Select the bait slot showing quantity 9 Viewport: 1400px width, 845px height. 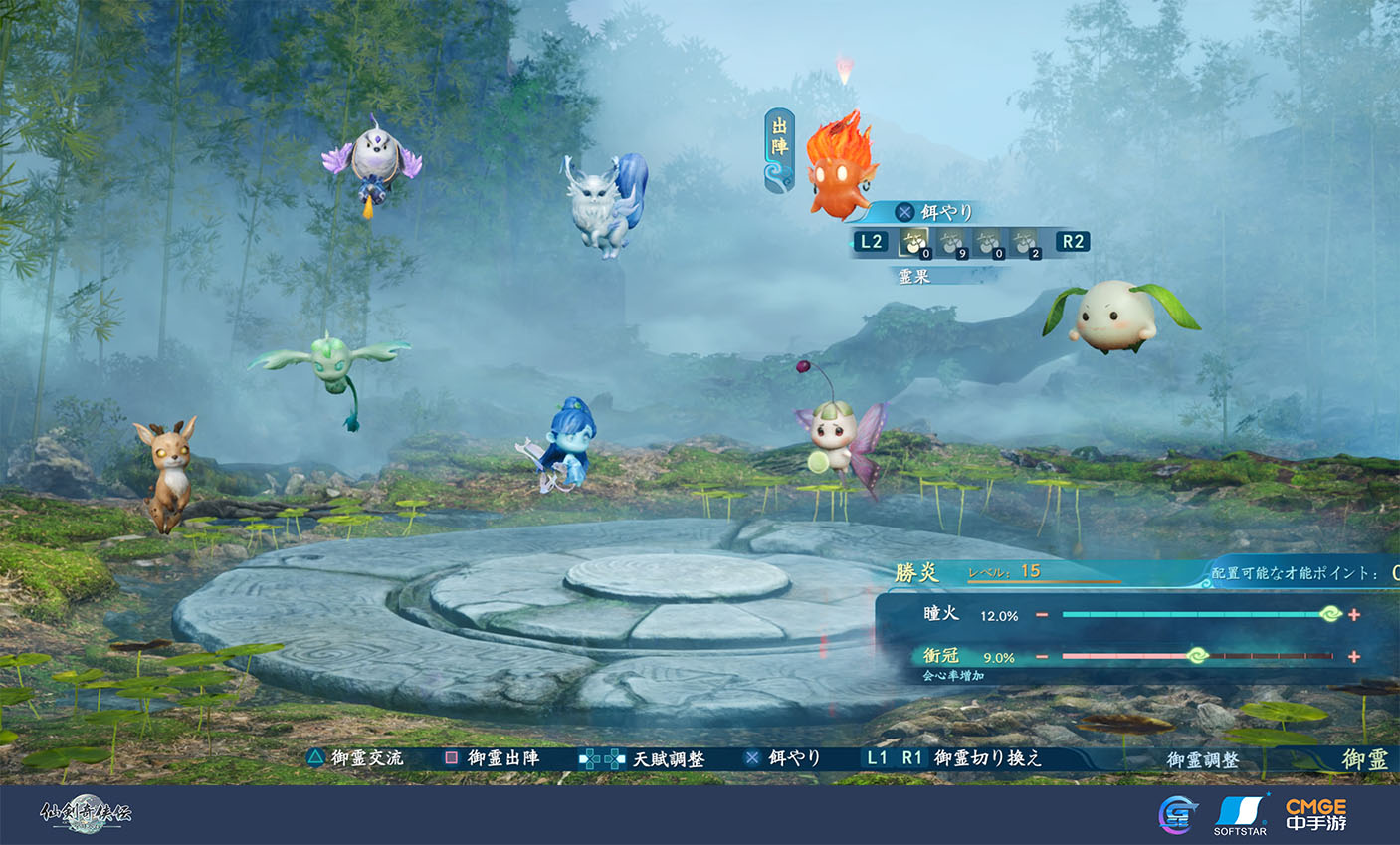(x=950, y=242)
